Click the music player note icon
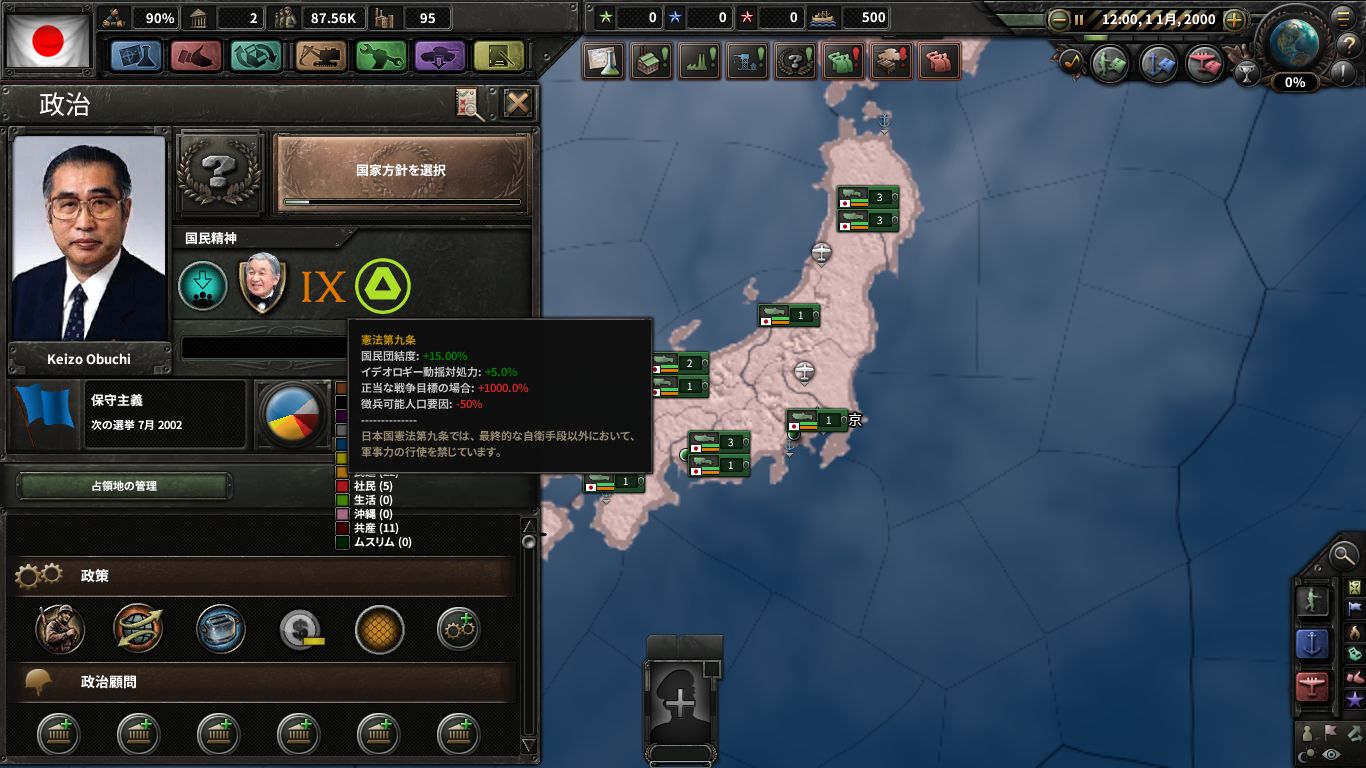Screen dimensions: 1366x768 coord(1073,62)
